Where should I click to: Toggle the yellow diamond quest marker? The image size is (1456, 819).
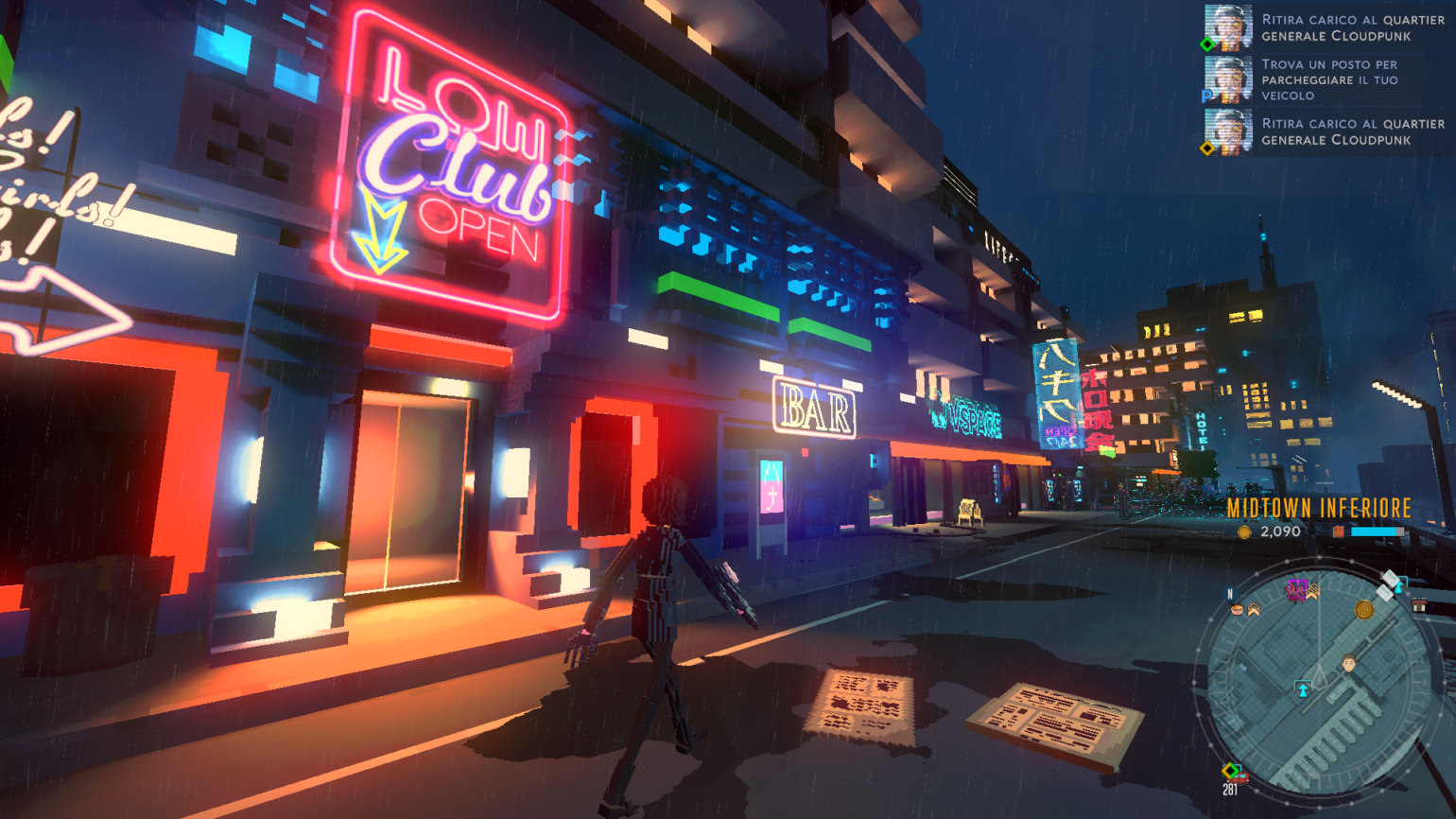pos(1207,148)
